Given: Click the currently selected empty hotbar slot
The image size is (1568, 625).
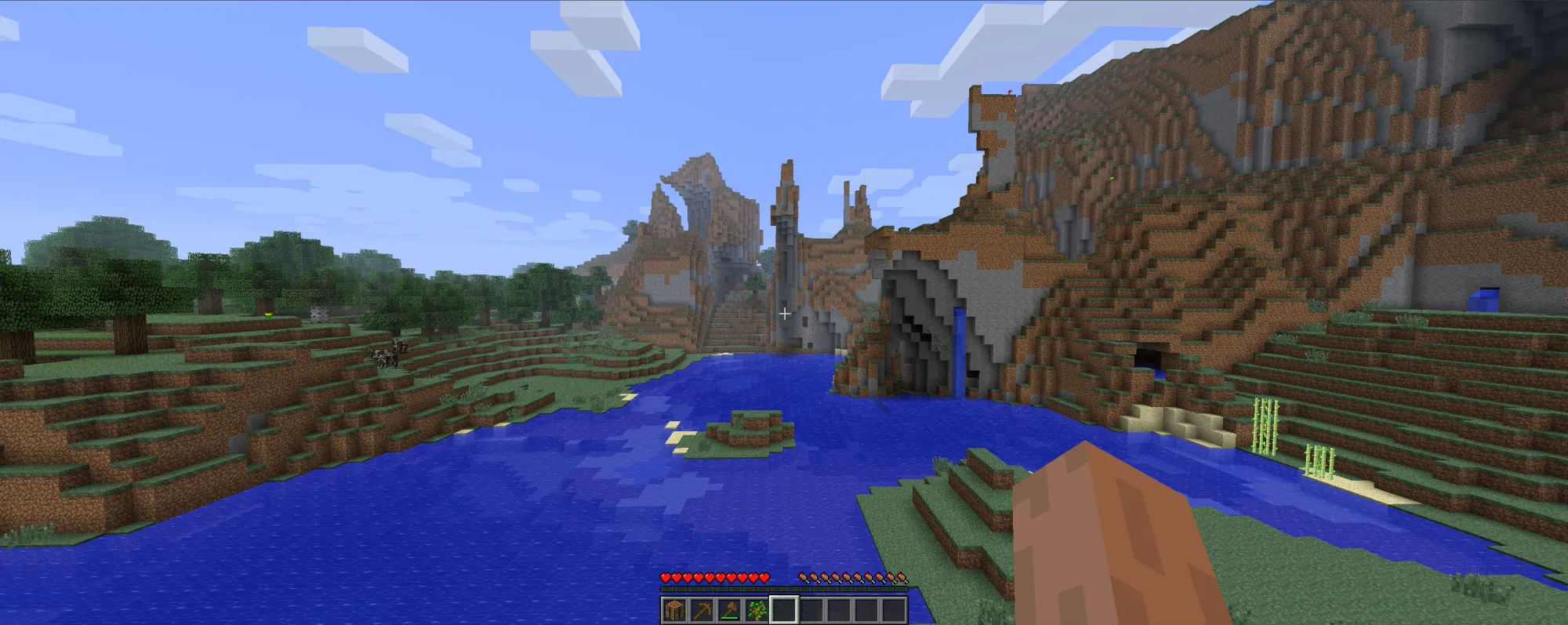Looking at the screenshot, I should pos(783,610).
